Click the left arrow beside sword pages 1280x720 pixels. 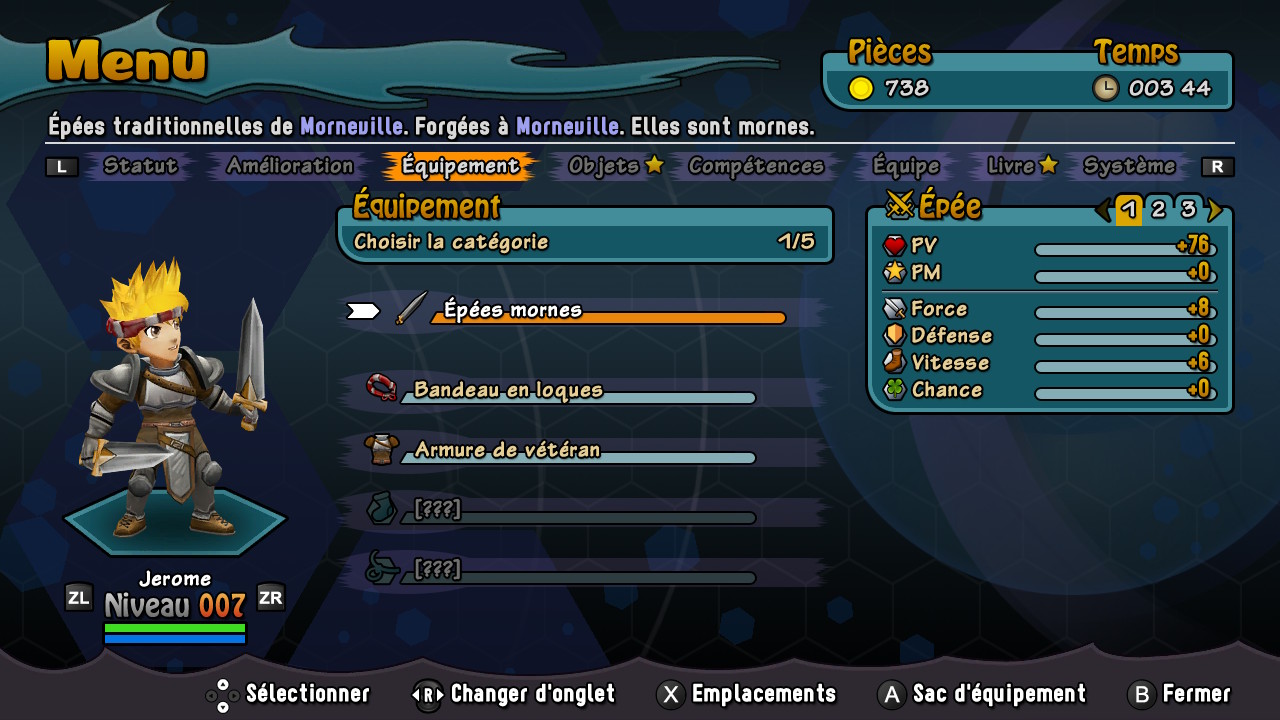pyautogui.click(x=1103, y=209)
